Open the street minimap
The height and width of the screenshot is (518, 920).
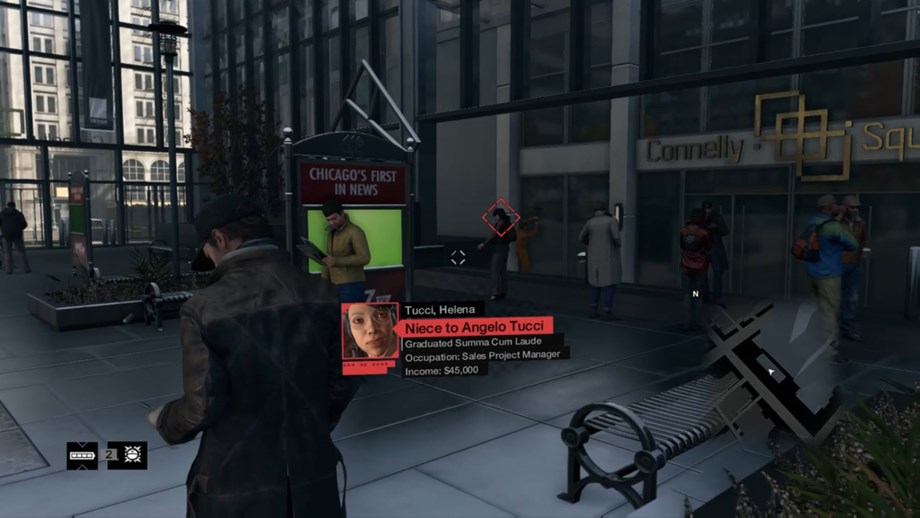click(772, 372)
